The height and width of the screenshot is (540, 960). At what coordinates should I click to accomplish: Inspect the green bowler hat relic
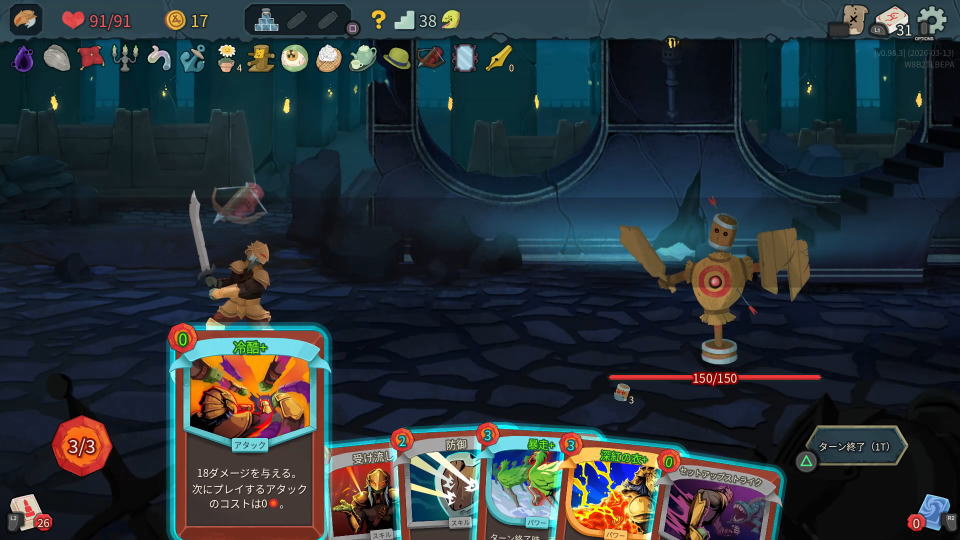pyautogui.click(x=397, y=58)
